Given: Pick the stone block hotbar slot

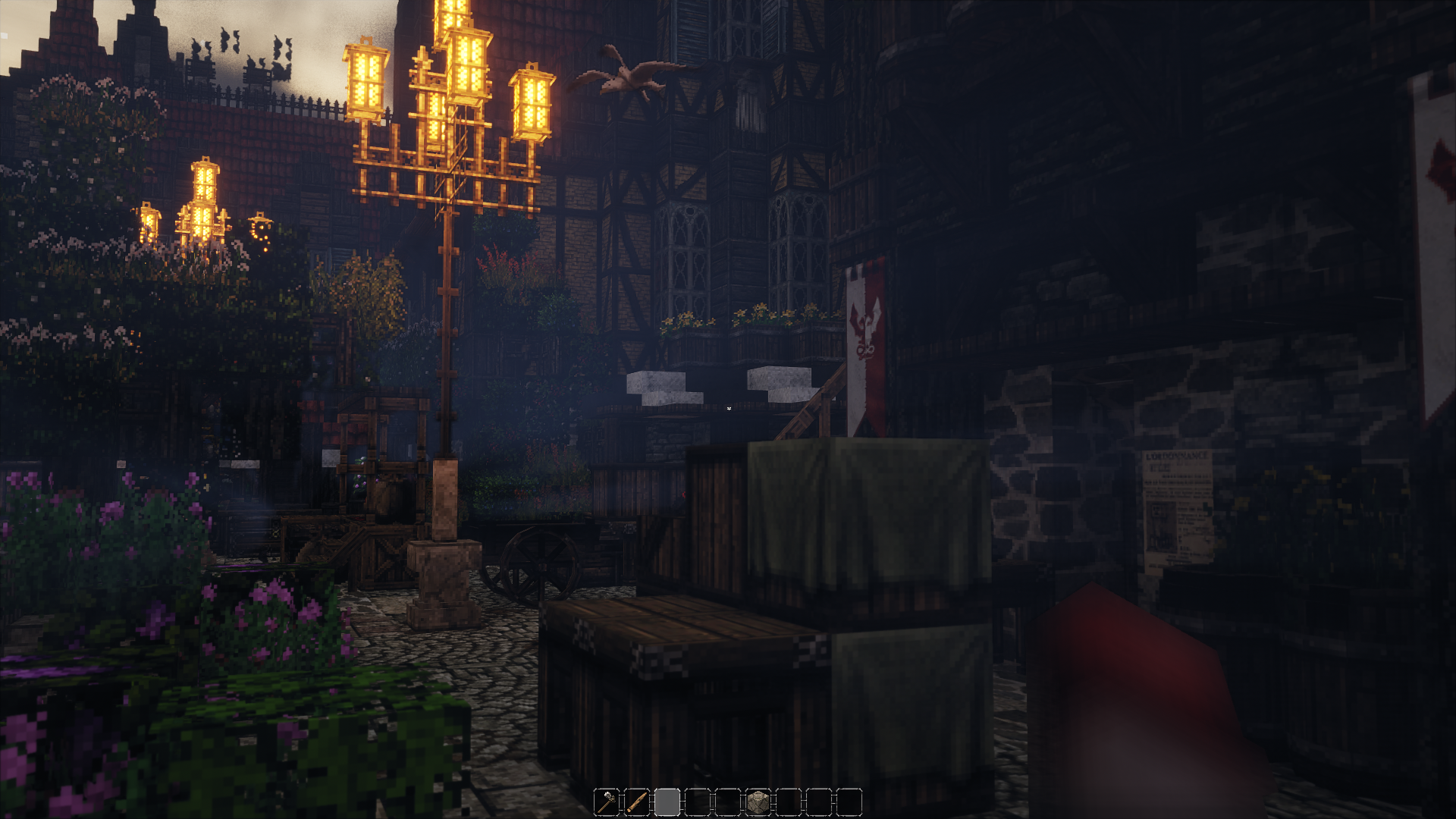Looking at the screenshot, I should click(x=758, y=802).
